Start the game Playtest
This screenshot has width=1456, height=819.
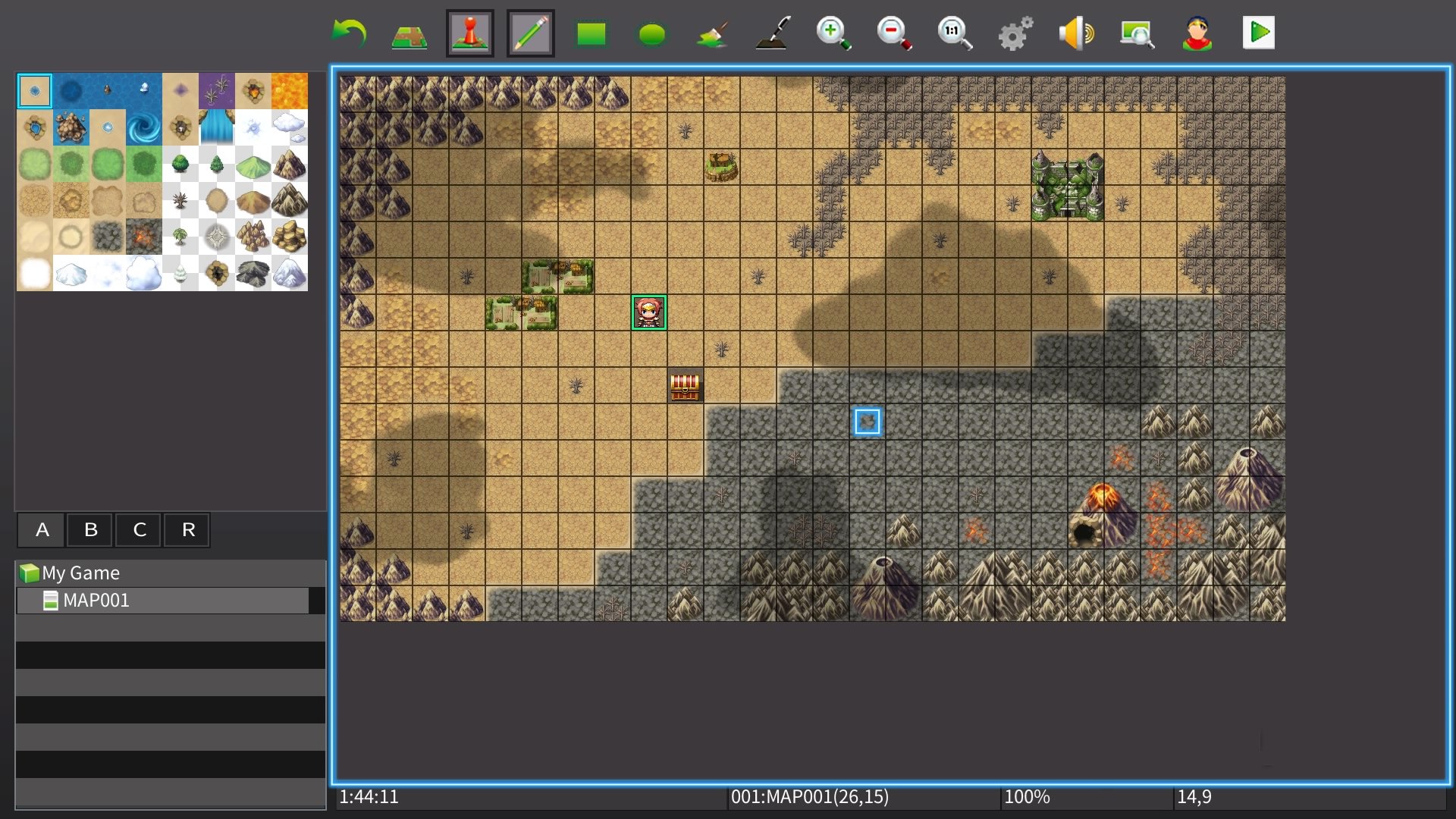pos(1259,32)
